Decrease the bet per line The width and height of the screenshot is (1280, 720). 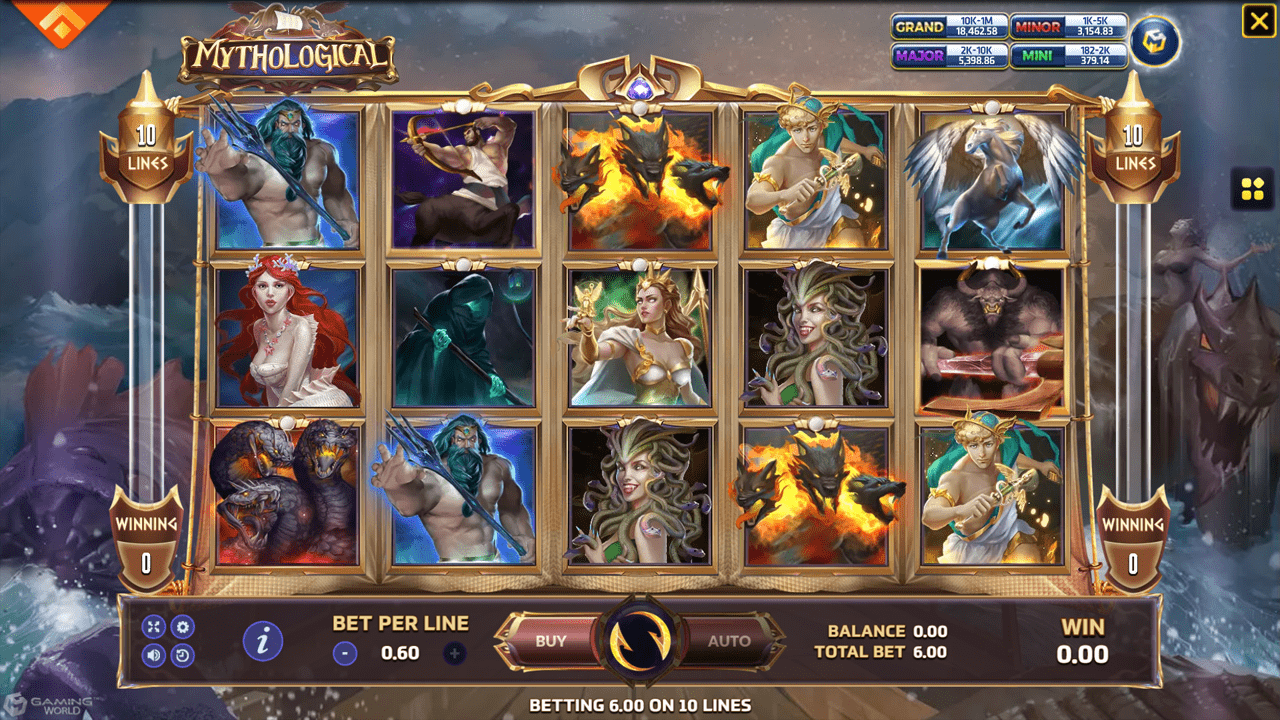[345, 654]
